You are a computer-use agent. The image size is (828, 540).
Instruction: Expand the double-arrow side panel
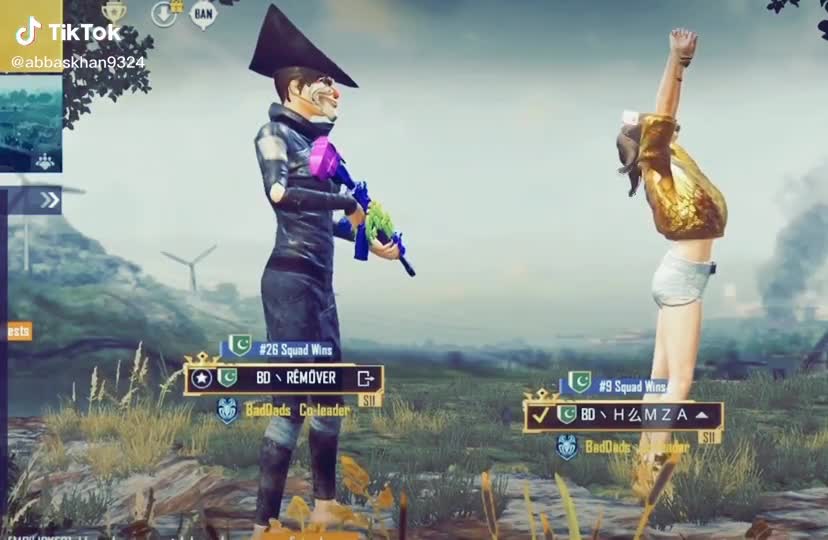tap(48, 200)
